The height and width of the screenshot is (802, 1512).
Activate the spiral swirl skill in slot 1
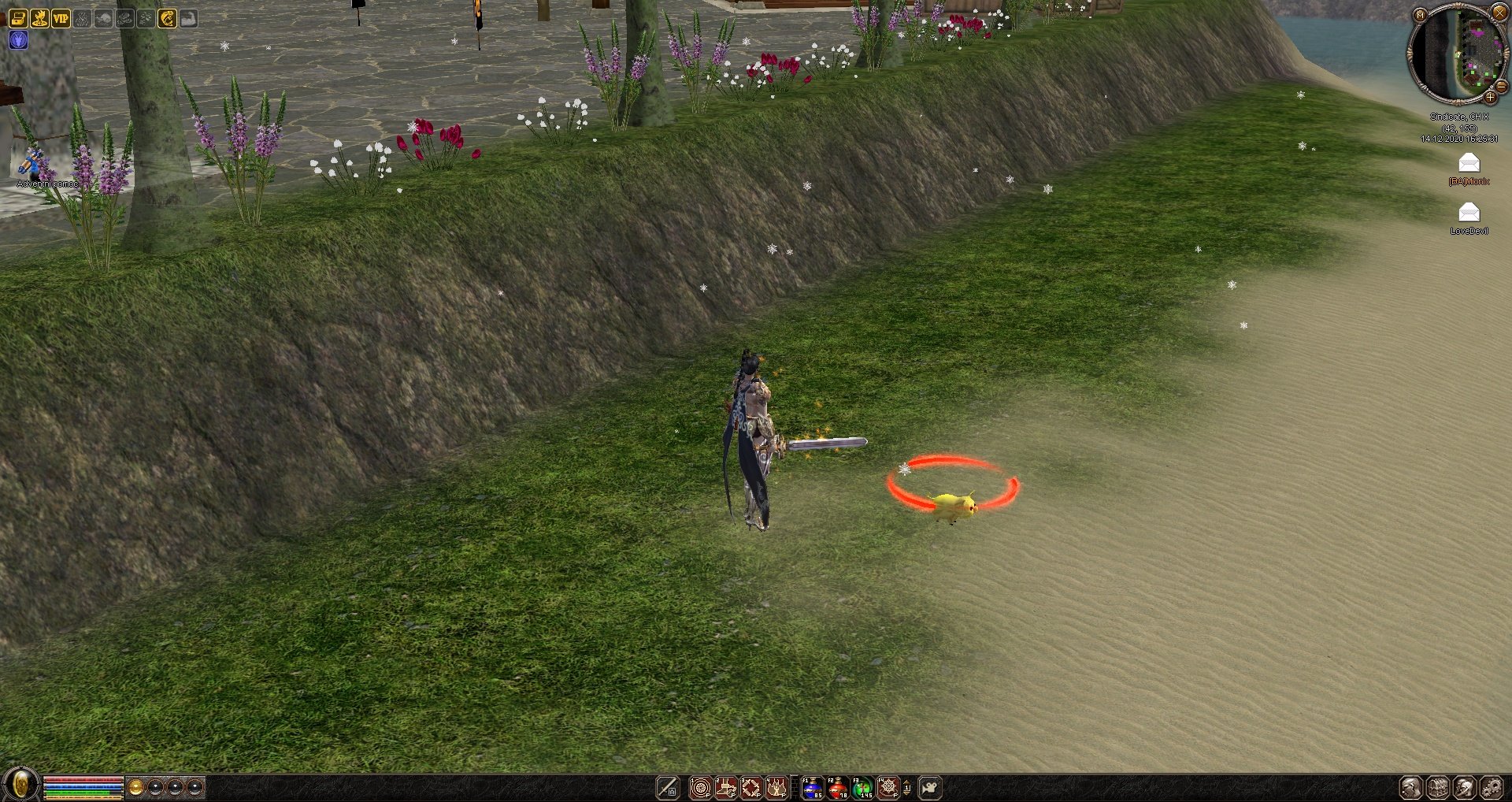(x=700, y=787)
